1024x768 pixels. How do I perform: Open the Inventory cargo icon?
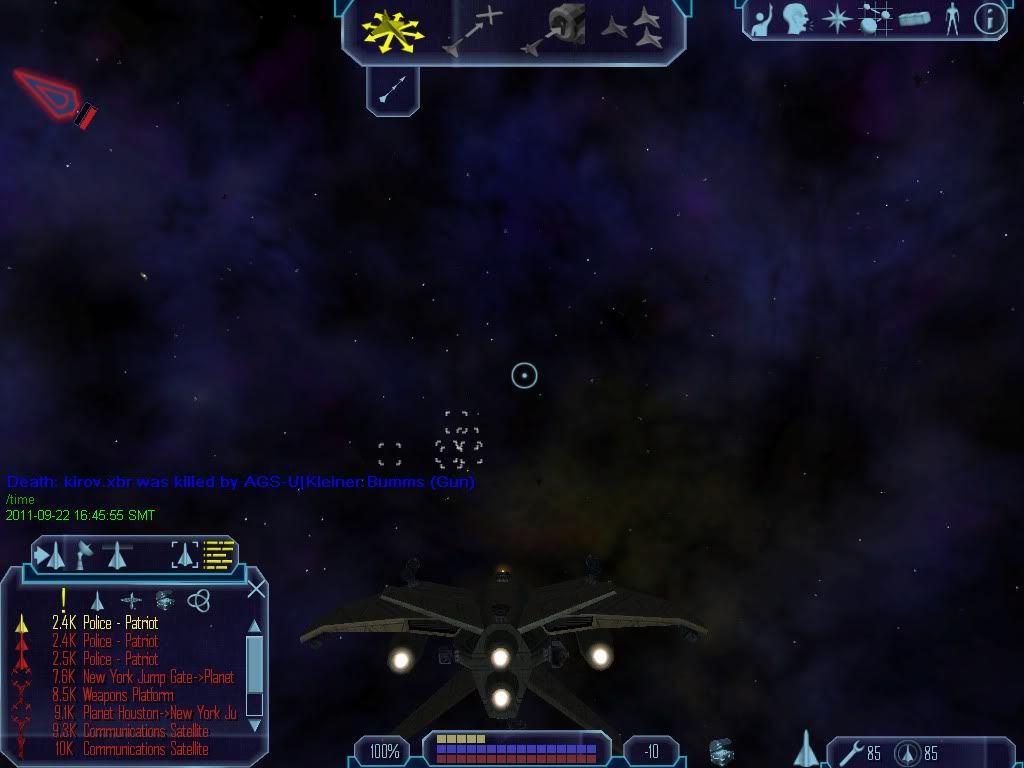pos(914,18)
